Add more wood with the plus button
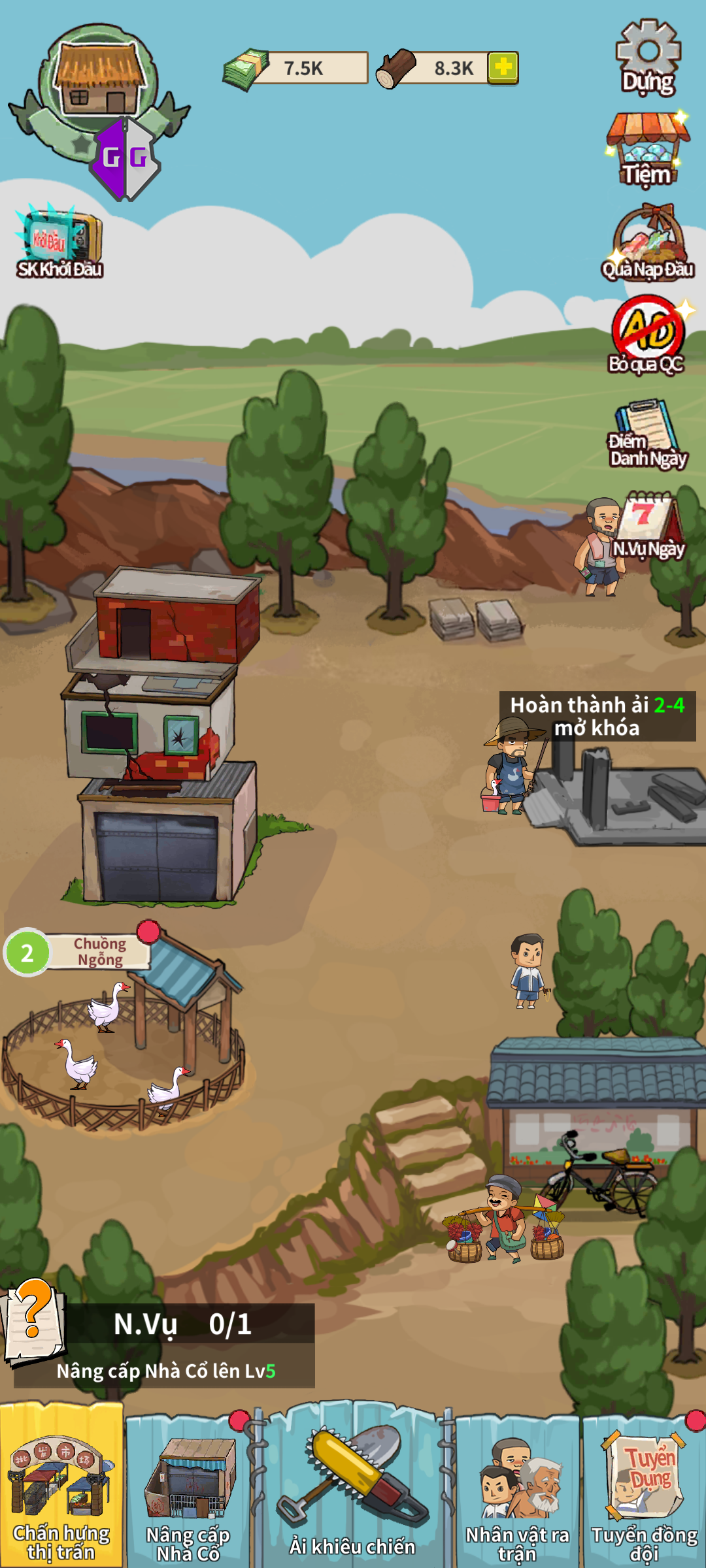This screenshot has width=706, height=1568. [x=503, y=67]
